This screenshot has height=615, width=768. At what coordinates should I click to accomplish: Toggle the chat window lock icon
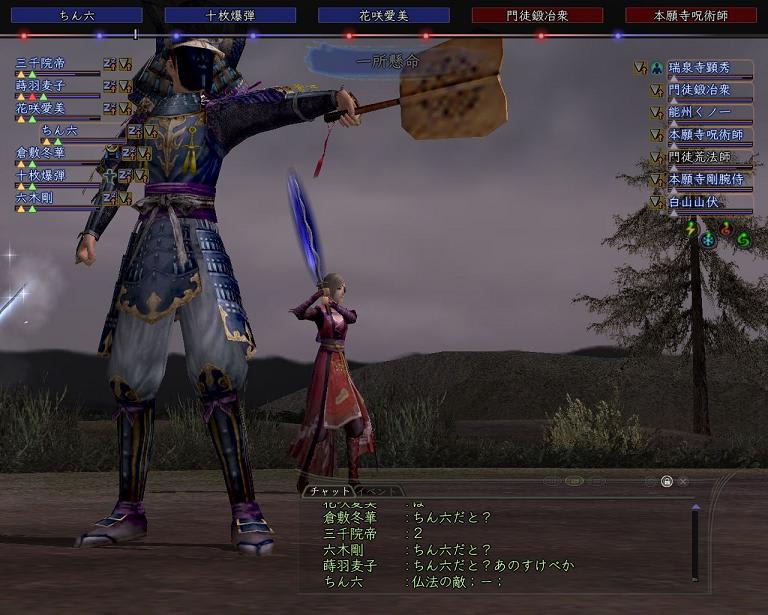point(666,482)
